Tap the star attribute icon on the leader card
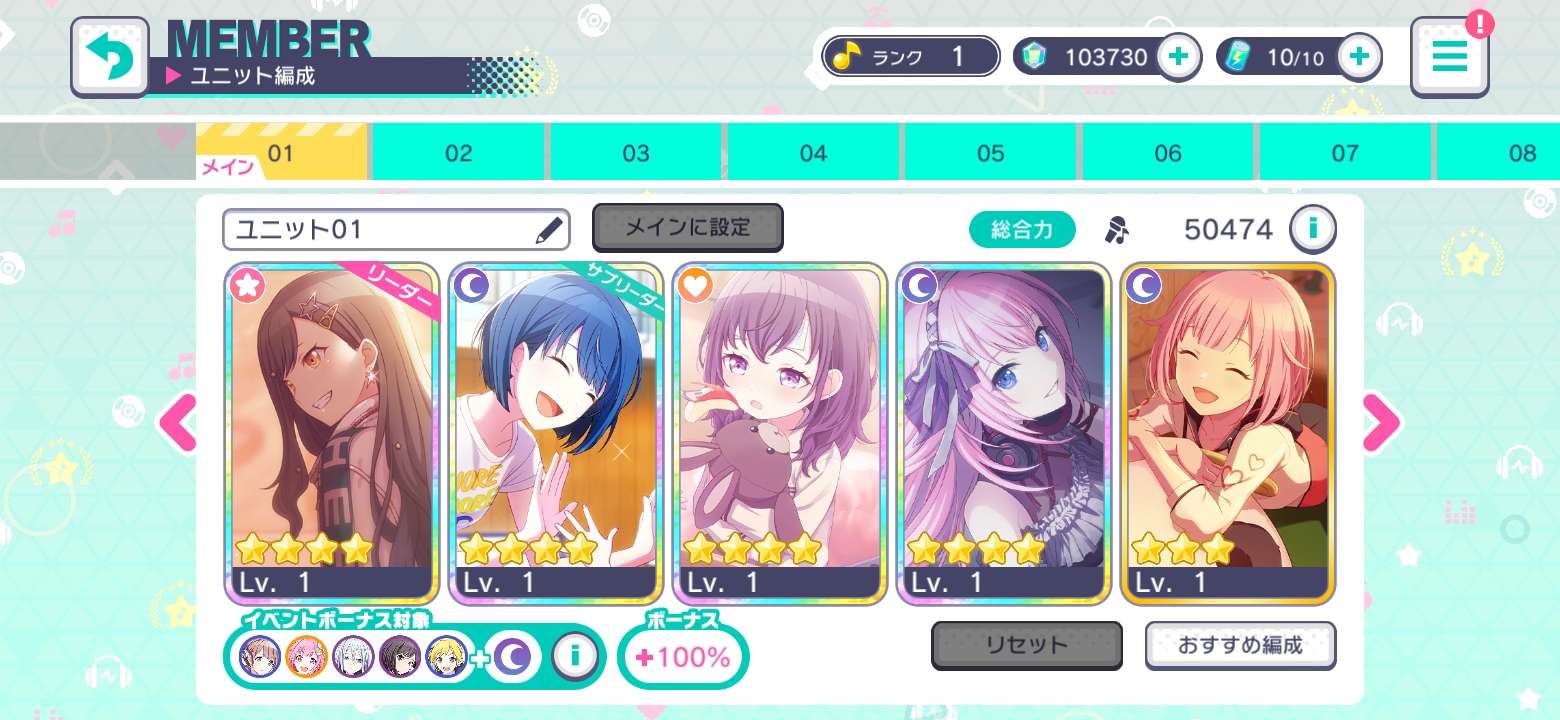Viewport: 1560px width, 720px height. [246, 286]
